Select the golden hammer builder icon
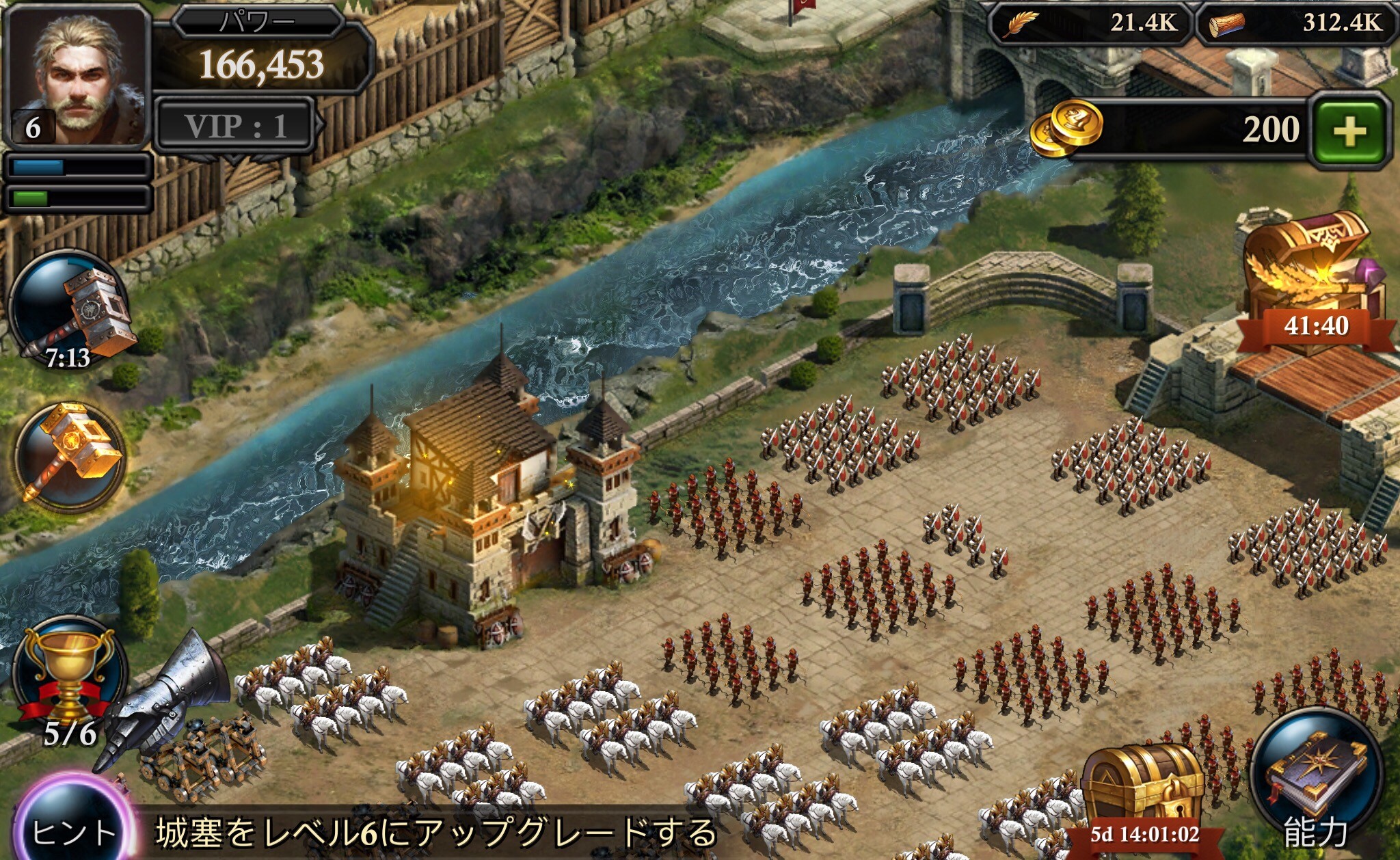This screenshot has width=1400, height=860. point(70,455)
